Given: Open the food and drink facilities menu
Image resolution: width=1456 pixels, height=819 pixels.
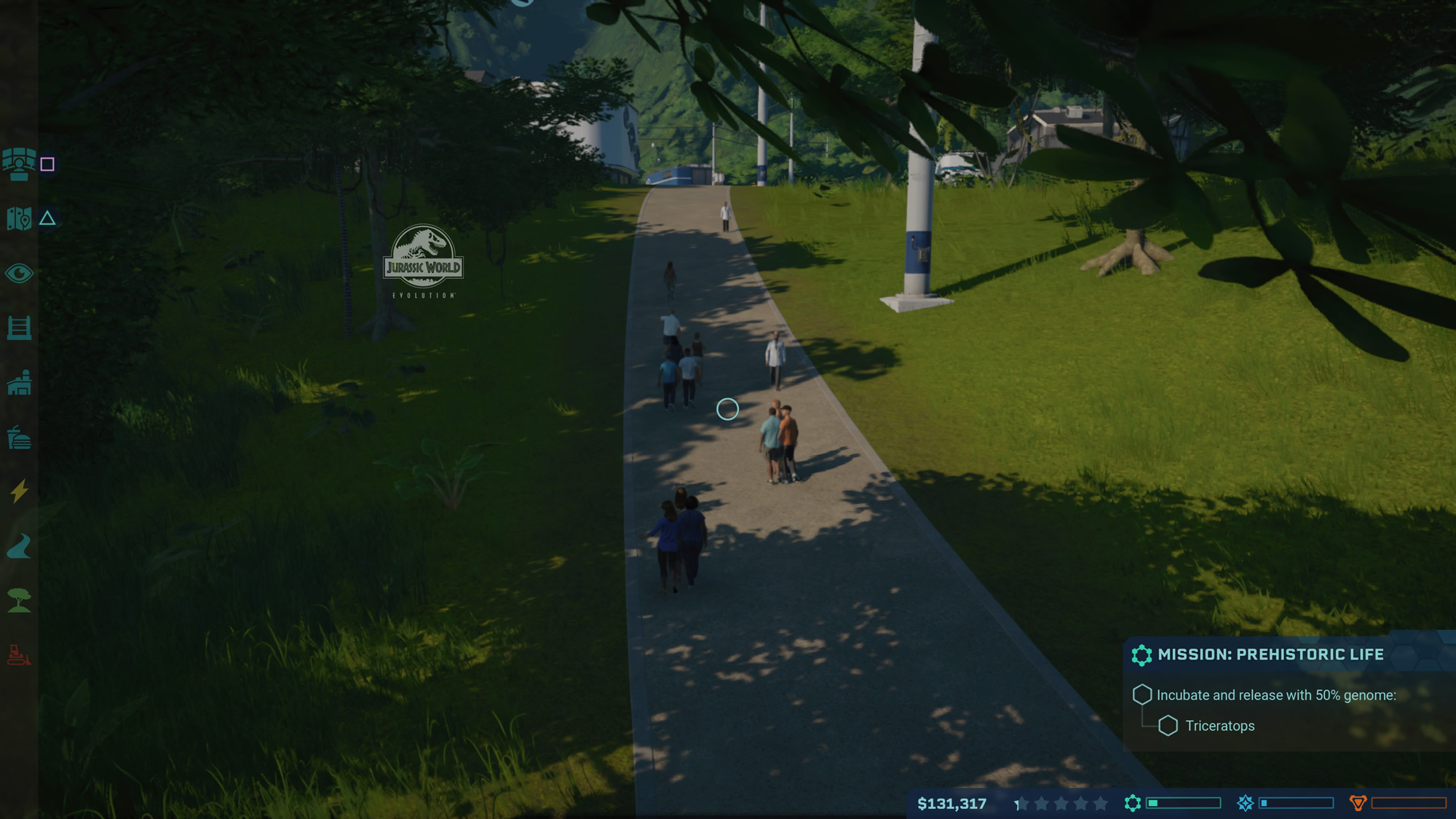Looking at the screenshot, I should 20,438.
